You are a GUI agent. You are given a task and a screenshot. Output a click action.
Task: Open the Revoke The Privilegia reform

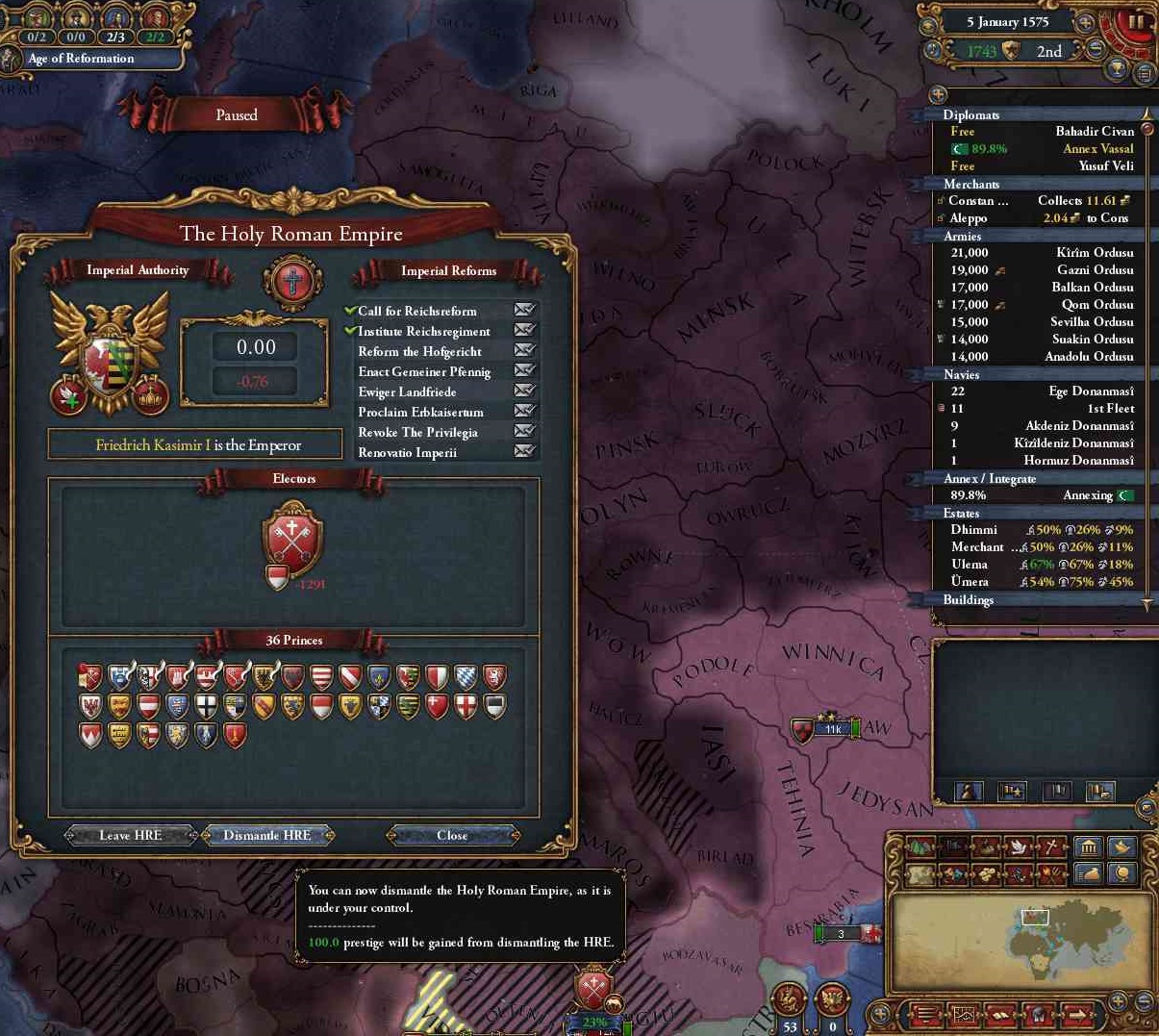tap(417, 432)
